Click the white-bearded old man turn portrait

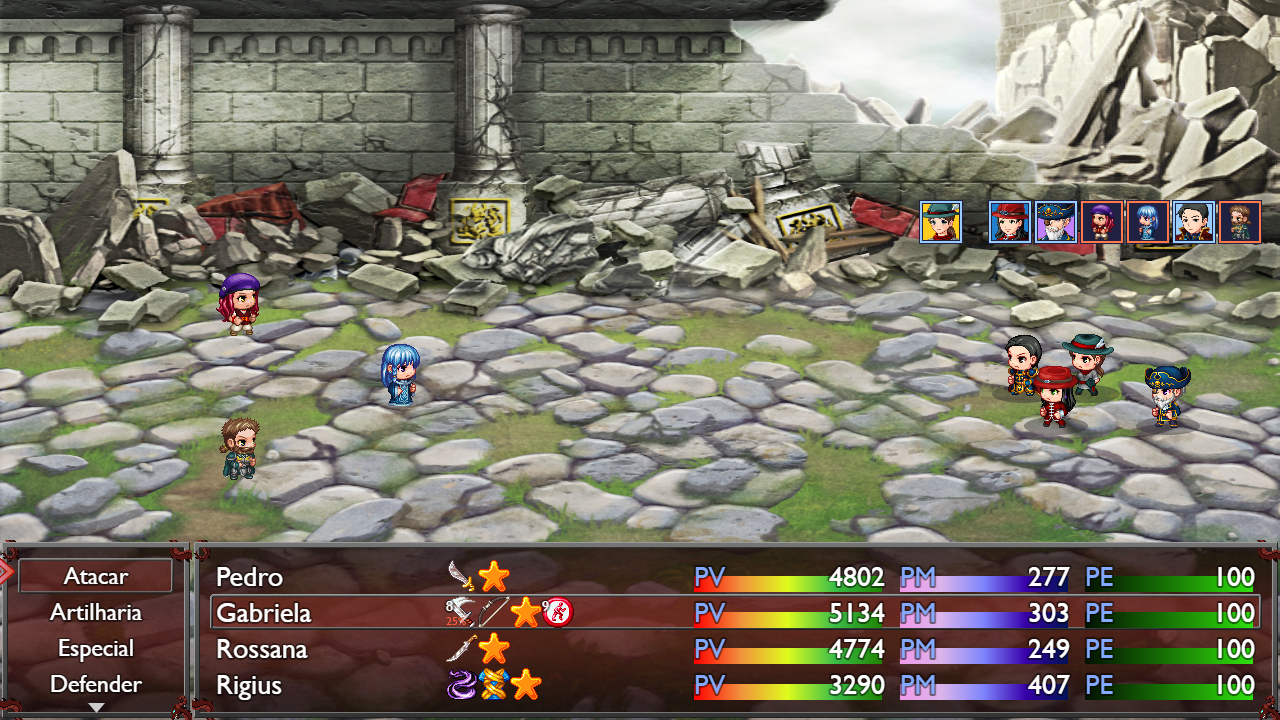1056,222
